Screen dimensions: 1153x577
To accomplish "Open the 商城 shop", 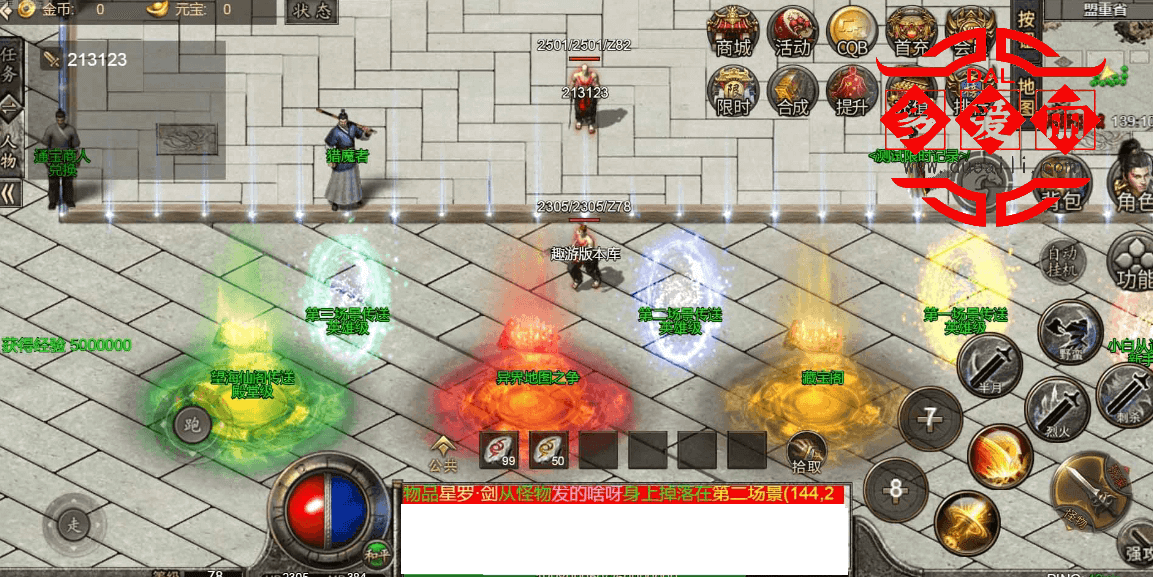I will point(733,32).
